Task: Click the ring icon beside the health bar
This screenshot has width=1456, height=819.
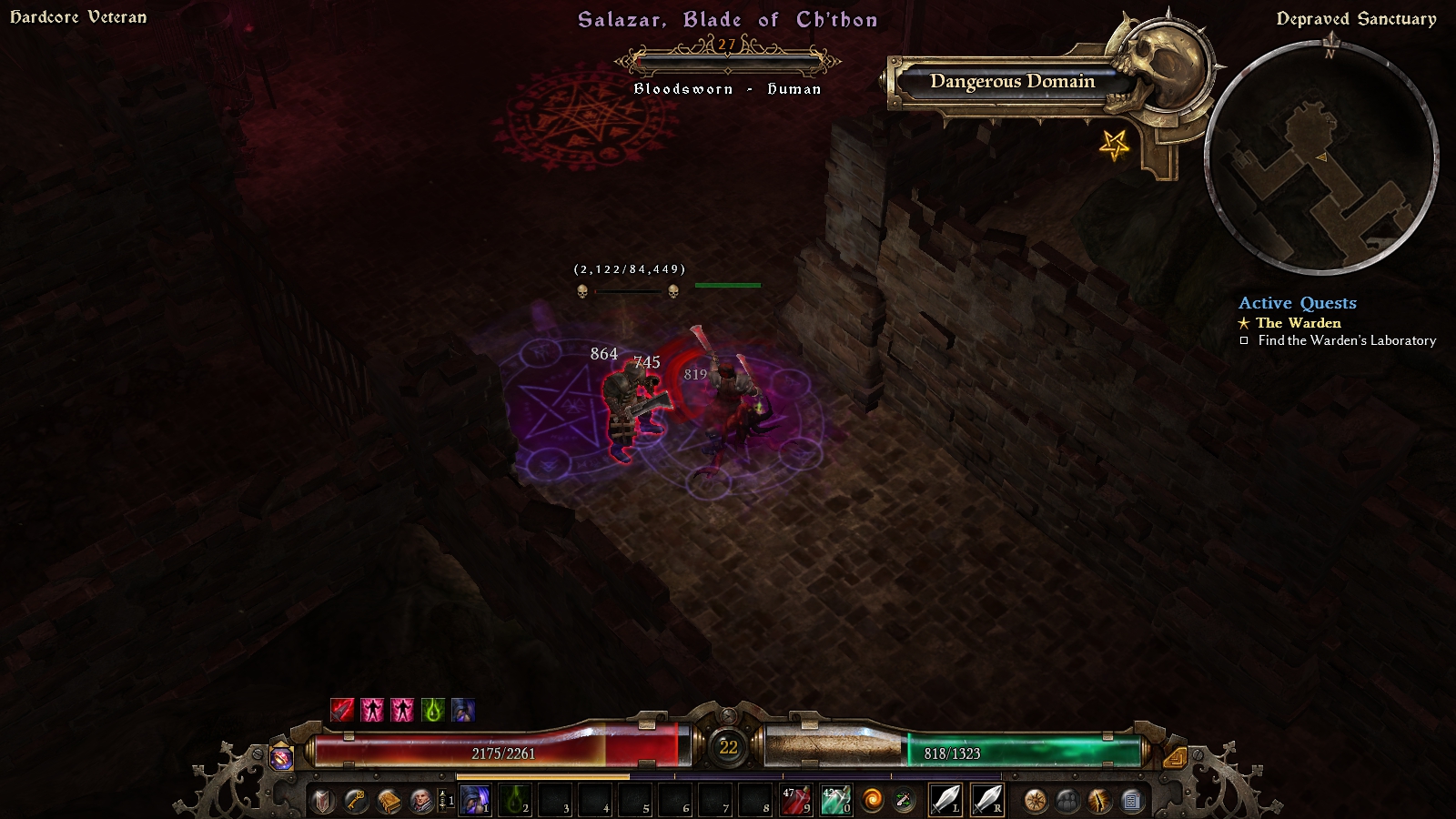Action: (x=281, y=757)
